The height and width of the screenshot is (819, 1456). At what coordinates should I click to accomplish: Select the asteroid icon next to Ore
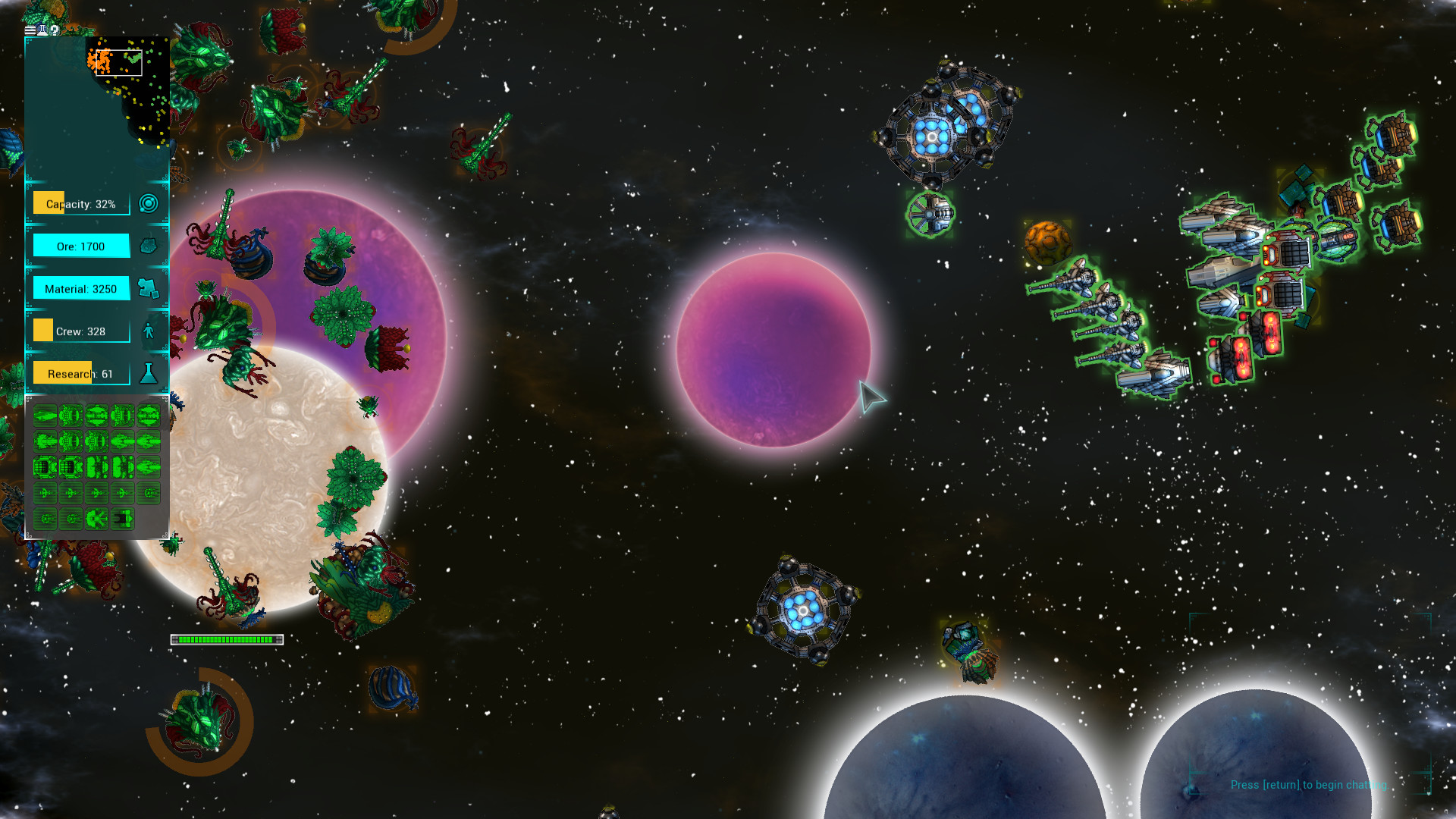(149, 245)
